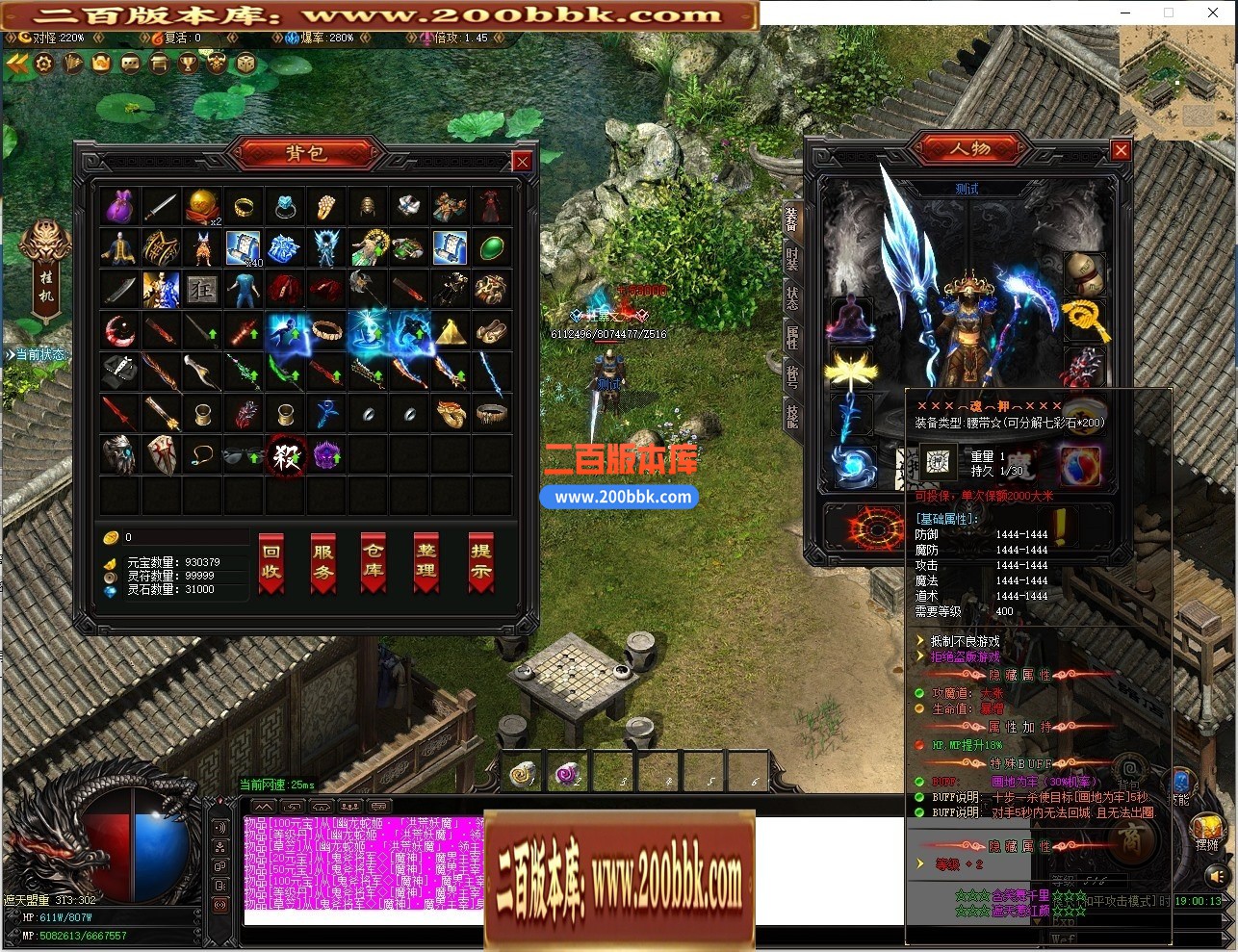The height and width of the screenshot is (952, 1238).
Task: Switch to the 时装 fashion tab
Action: tap(792, 260)
